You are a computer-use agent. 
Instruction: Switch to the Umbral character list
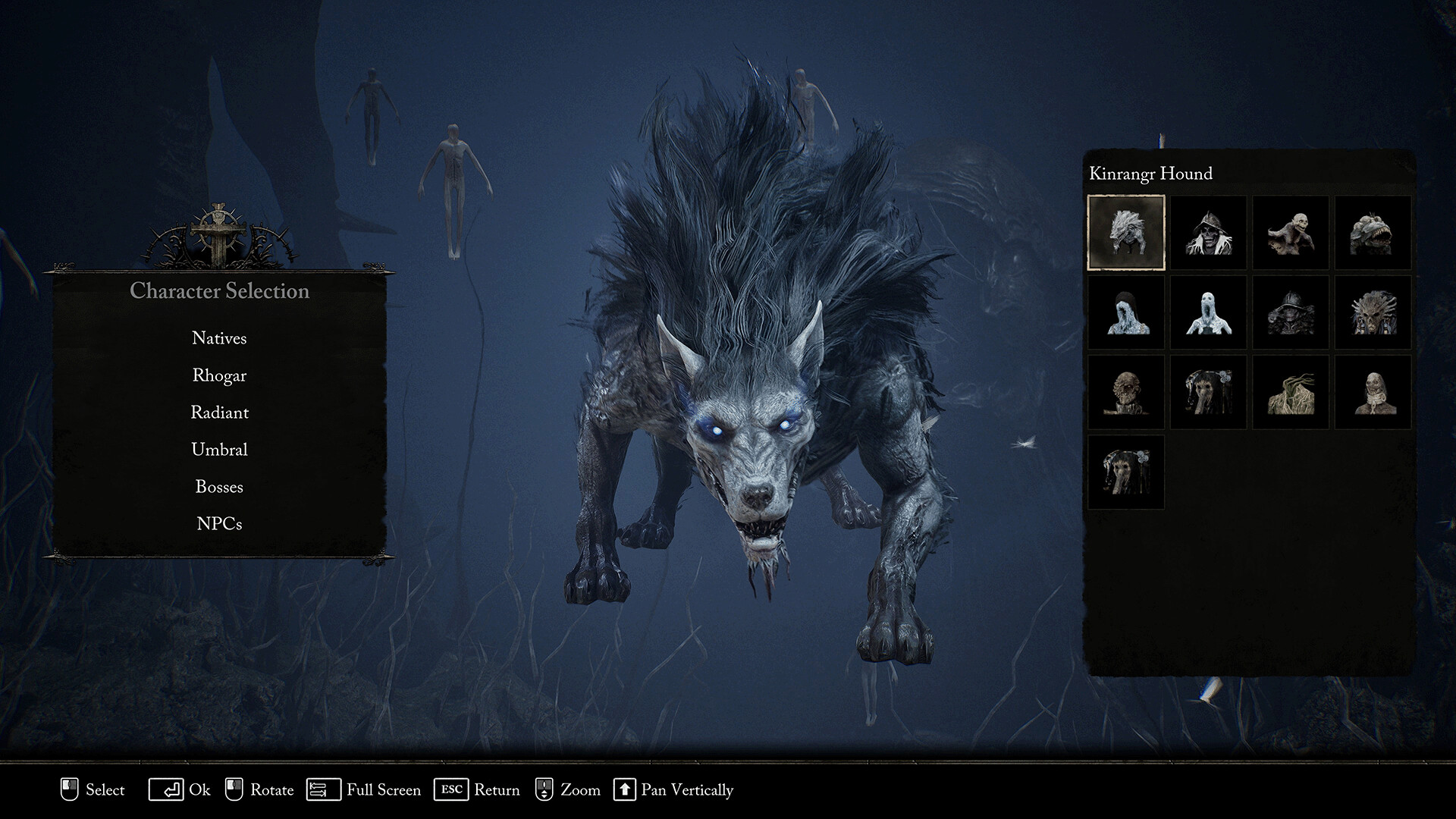[219, 450]
